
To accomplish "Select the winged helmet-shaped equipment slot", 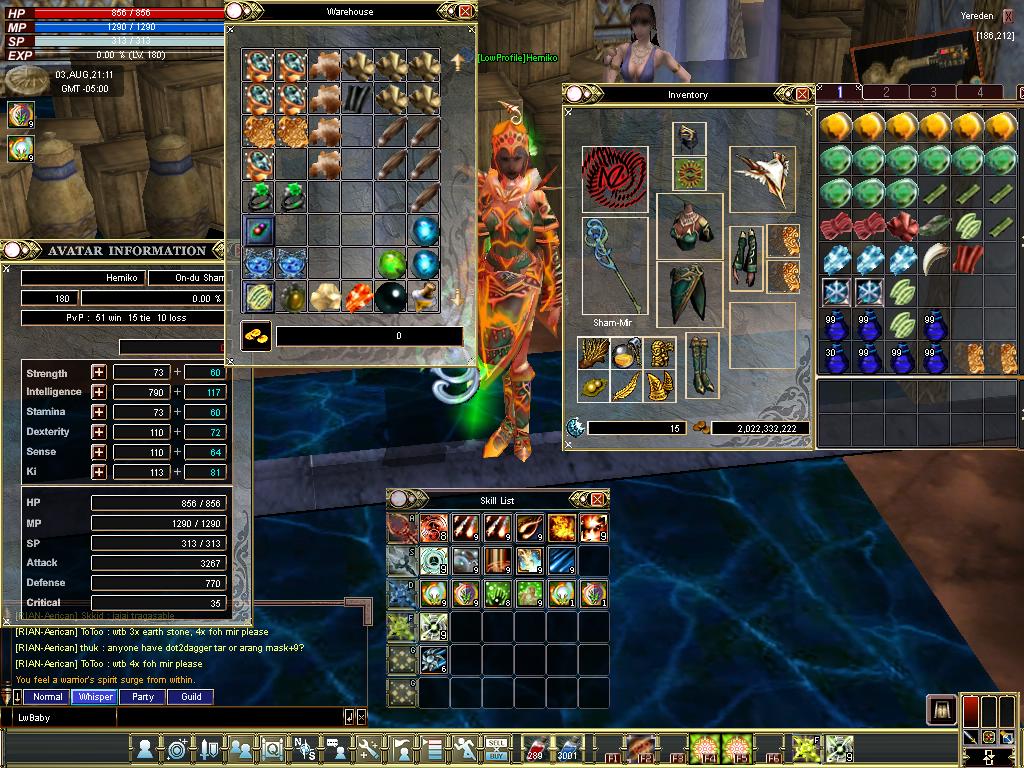I will click(x=762, y=178).
